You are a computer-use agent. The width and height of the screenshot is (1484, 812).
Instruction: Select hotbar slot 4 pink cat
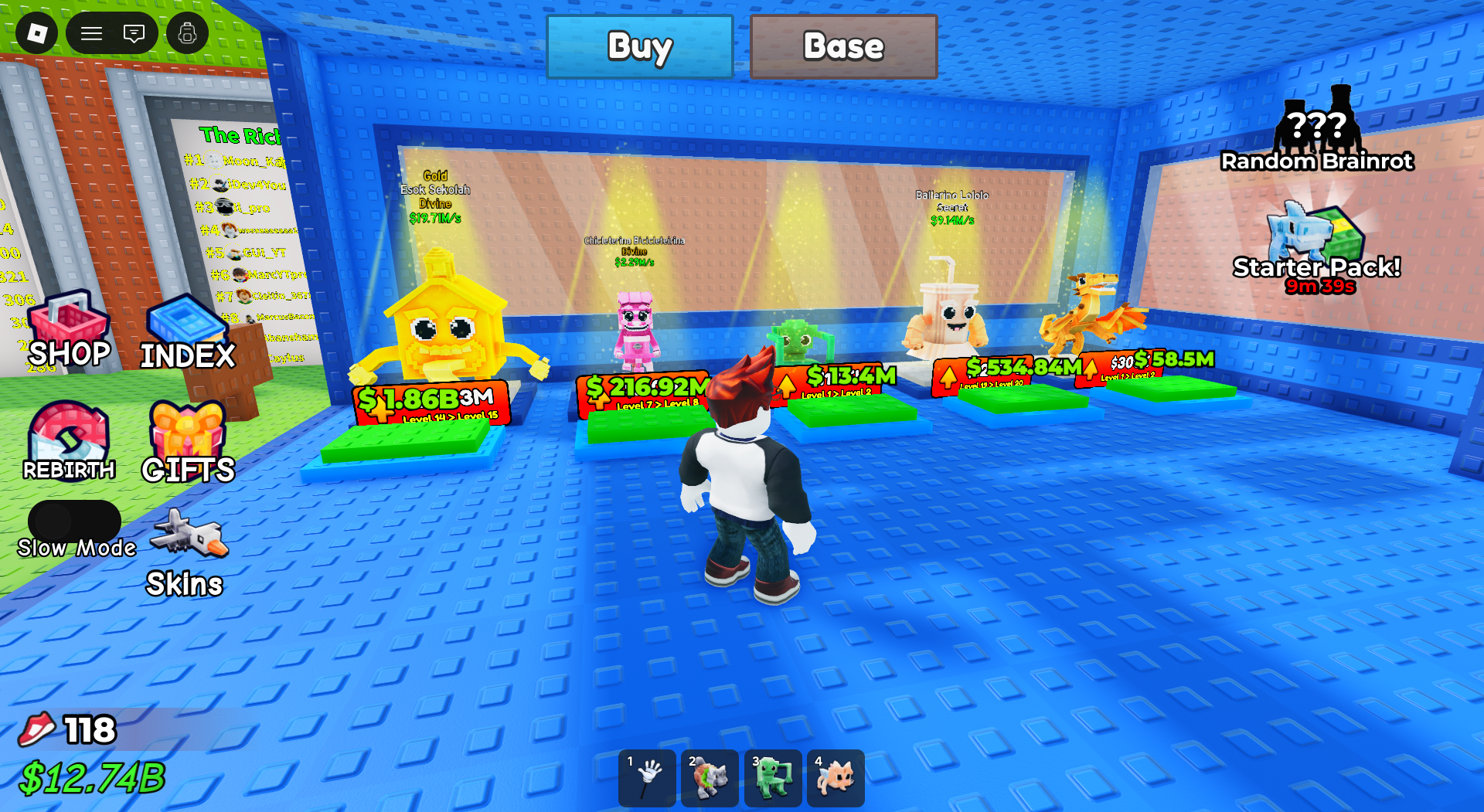click(835, 778)
